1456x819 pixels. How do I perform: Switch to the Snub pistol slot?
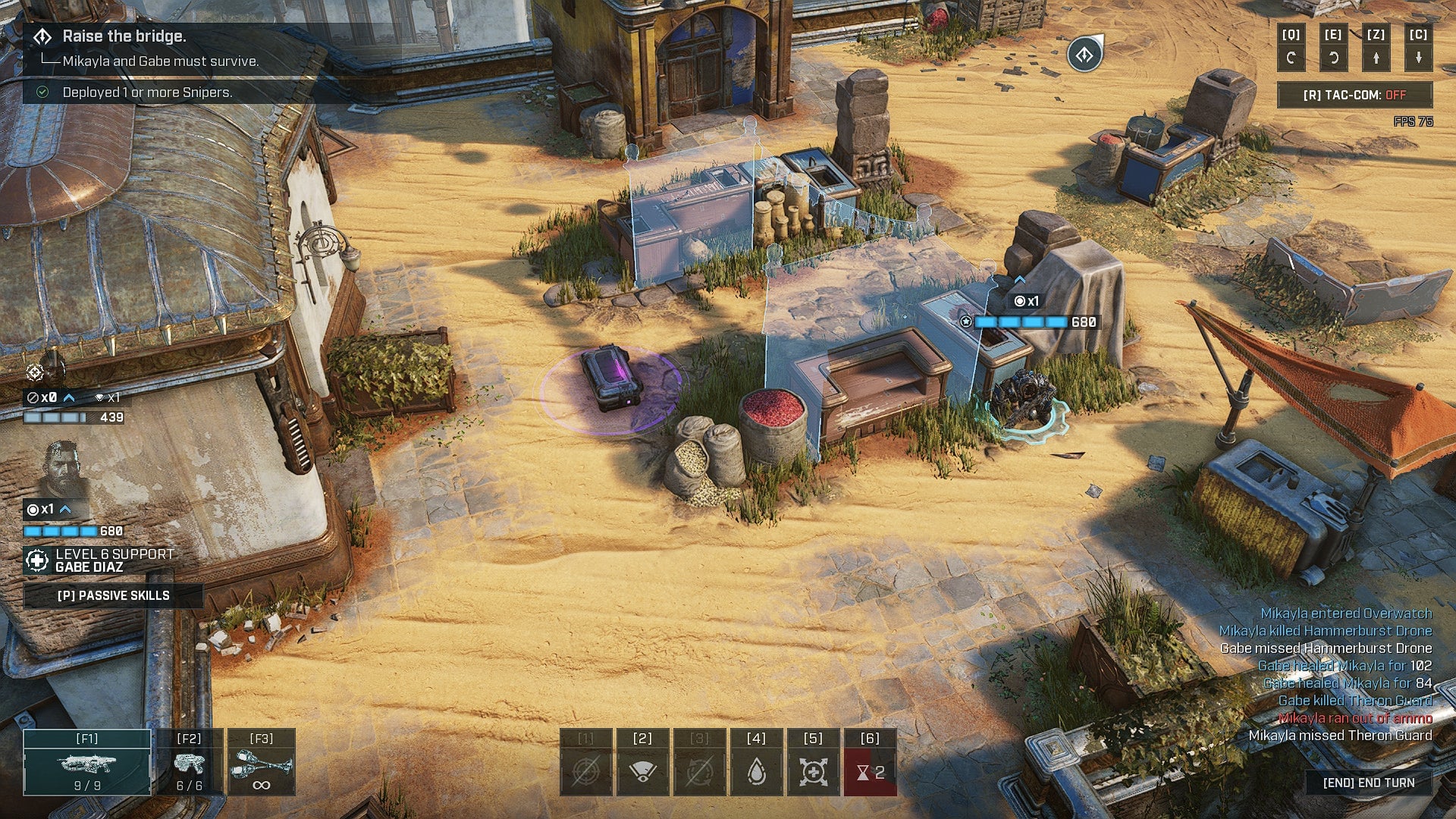189,762
